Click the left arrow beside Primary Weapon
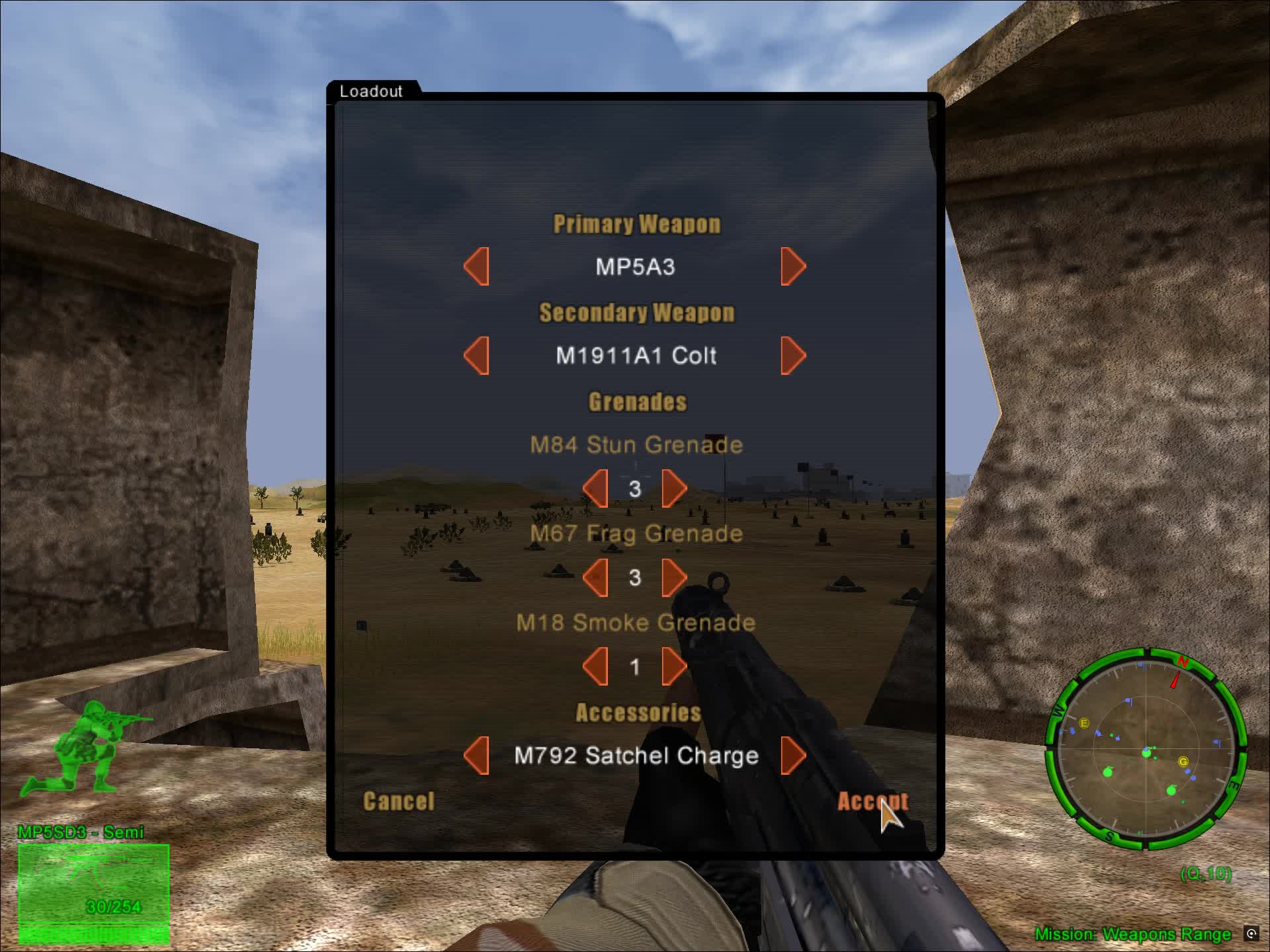Screen dimensions: 1270x952 pos(478,266)
